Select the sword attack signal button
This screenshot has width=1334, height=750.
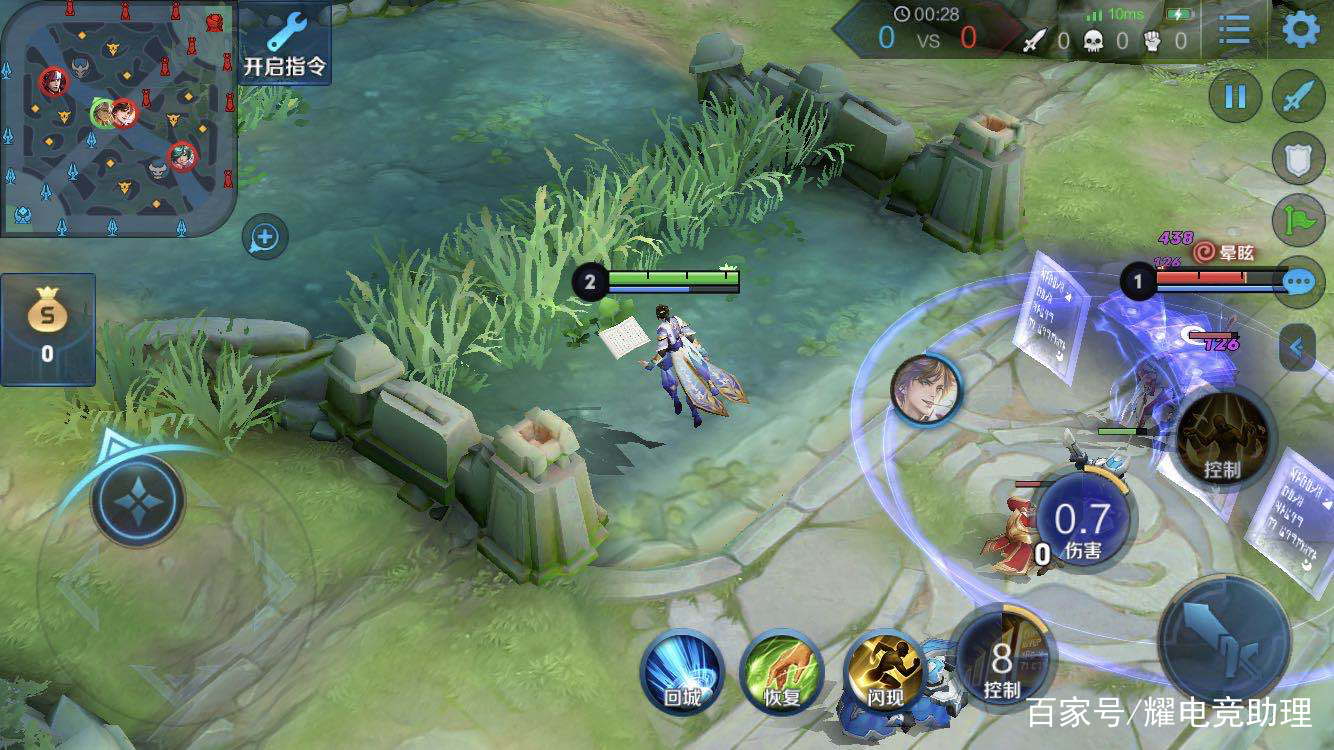(x=1298, y=97)
